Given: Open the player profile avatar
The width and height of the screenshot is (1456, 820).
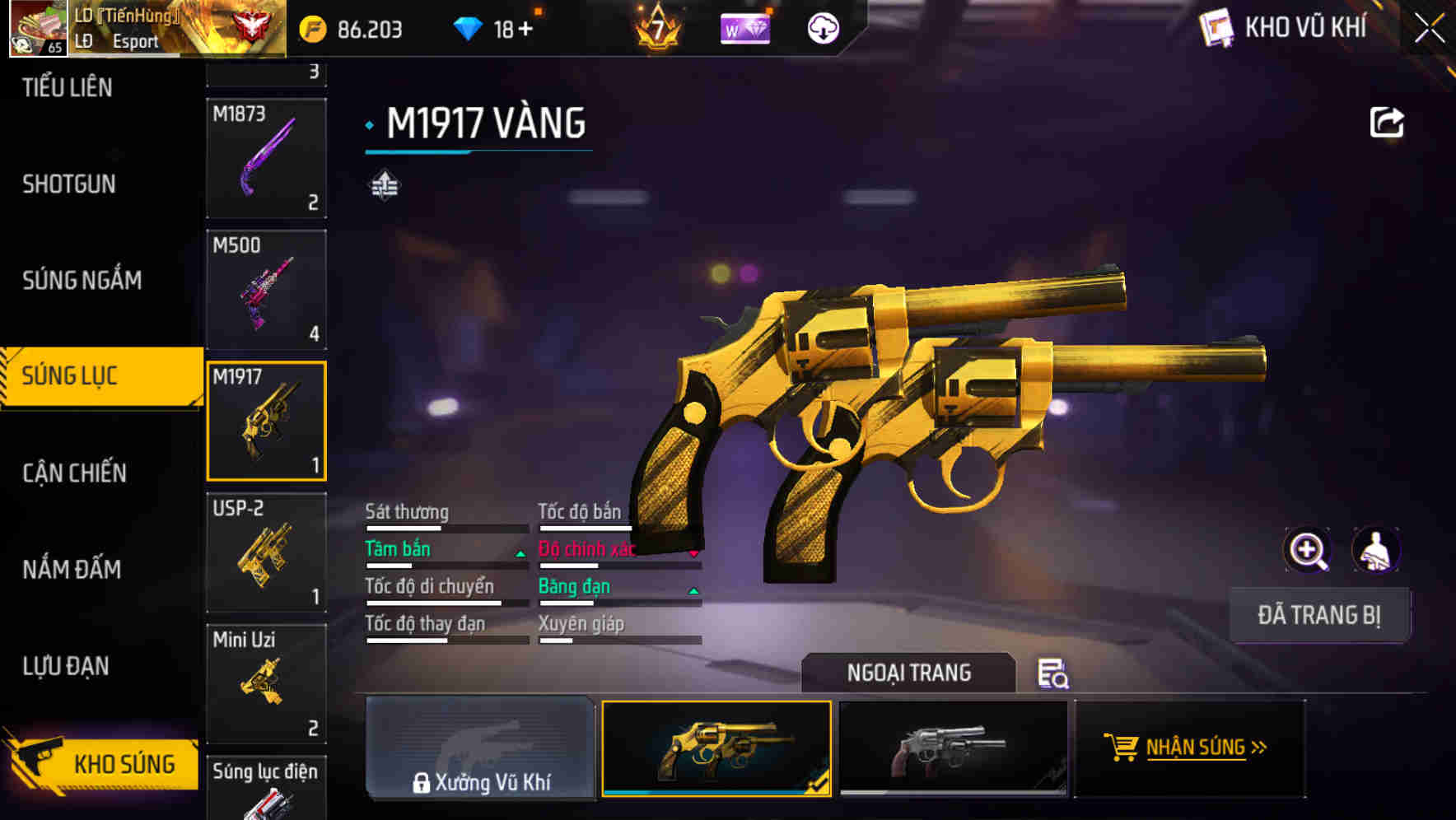Looking at the screenshot, I should click(37, 27).
